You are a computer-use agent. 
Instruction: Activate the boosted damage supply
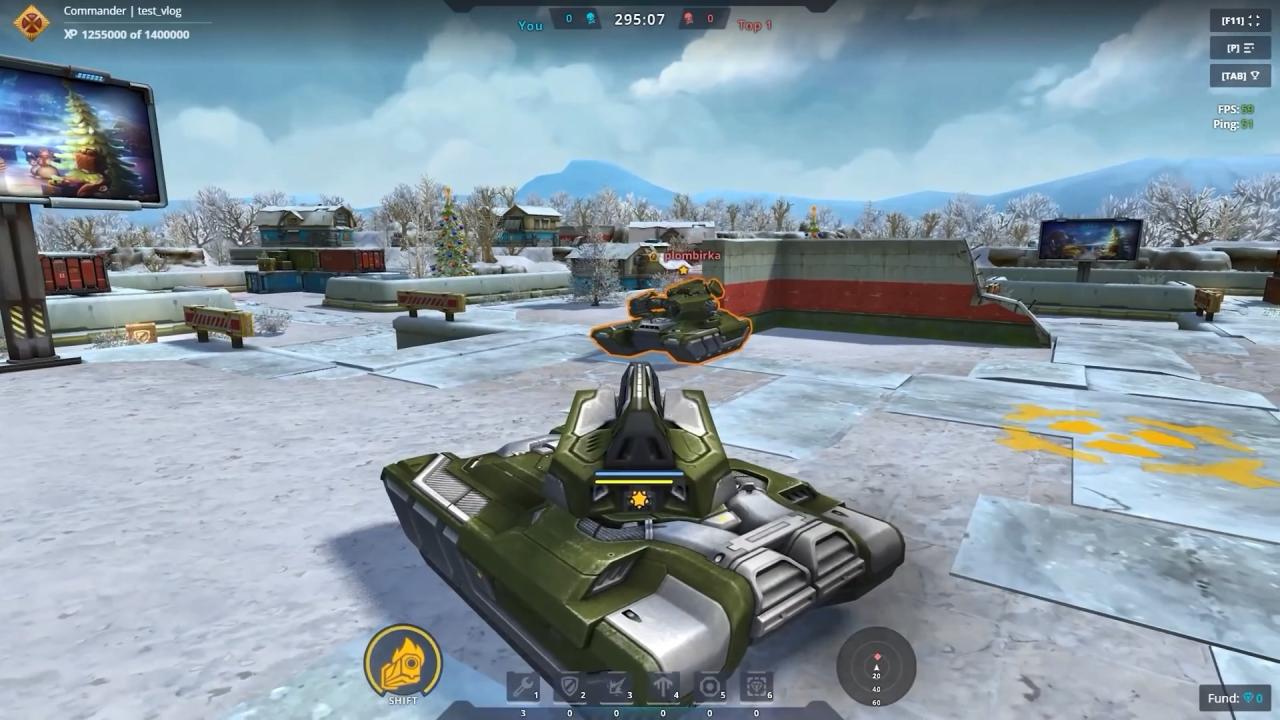point(616,687)
